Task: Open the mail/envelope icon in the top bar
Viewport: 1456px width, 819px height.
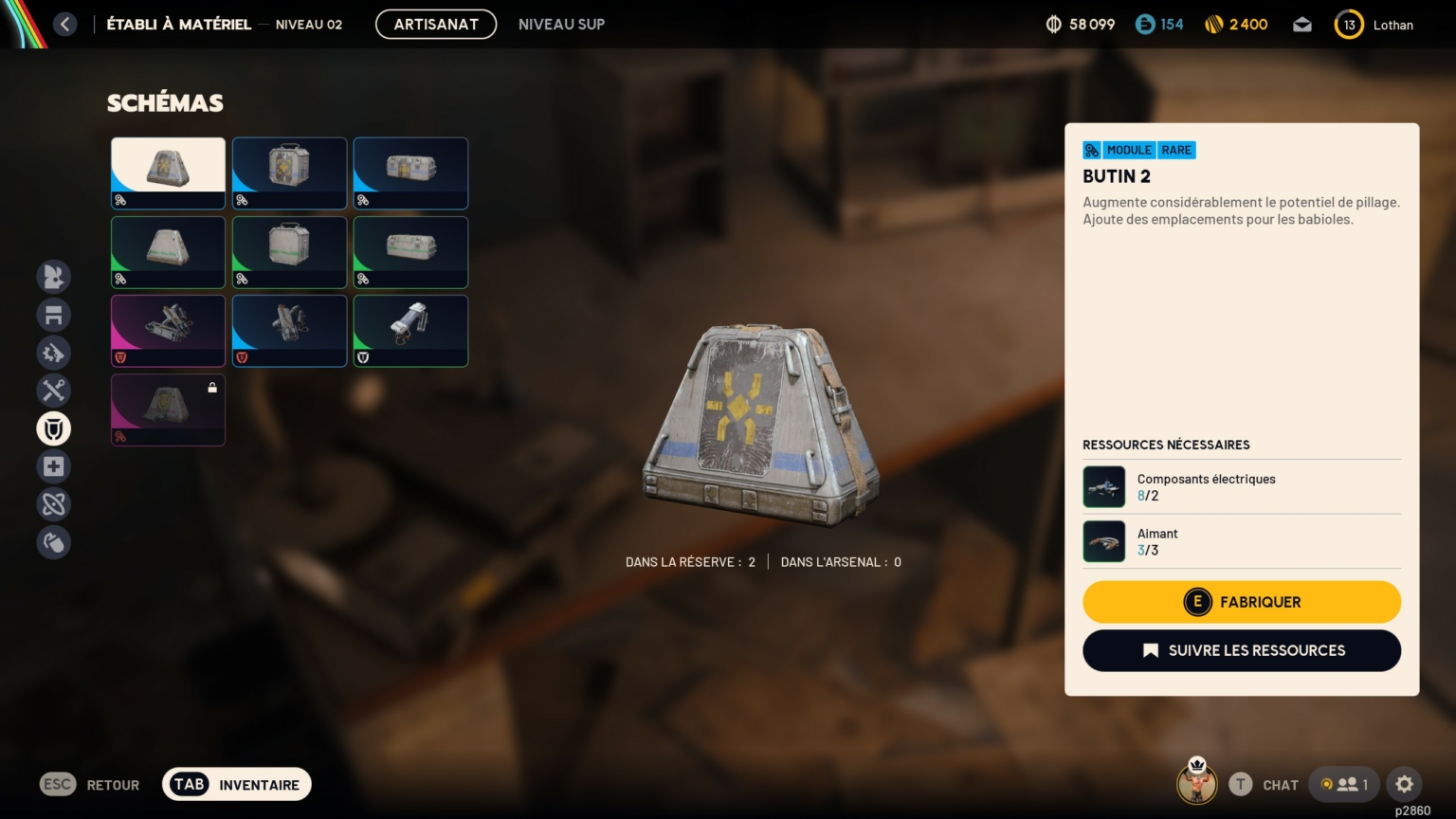Action: [x=1301, y=25]
